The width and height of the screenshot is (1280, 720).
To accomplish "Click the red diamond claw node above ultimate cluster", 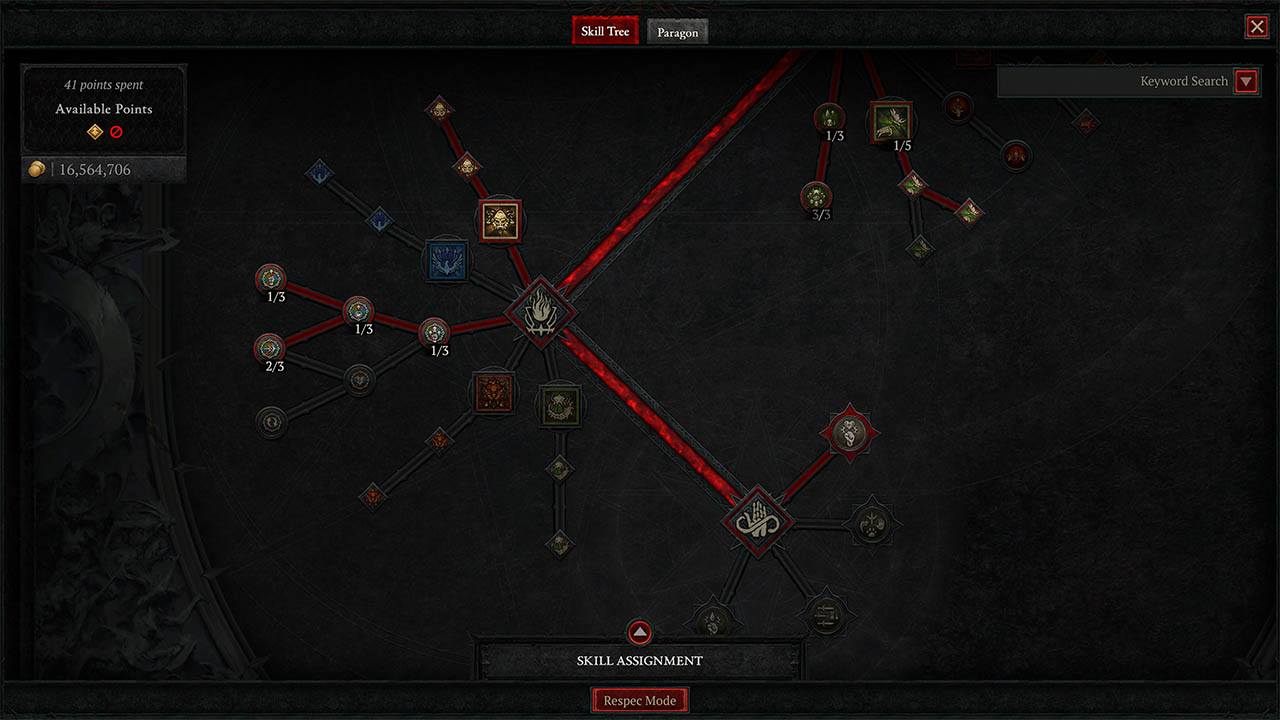I will [x=849, y=430].
